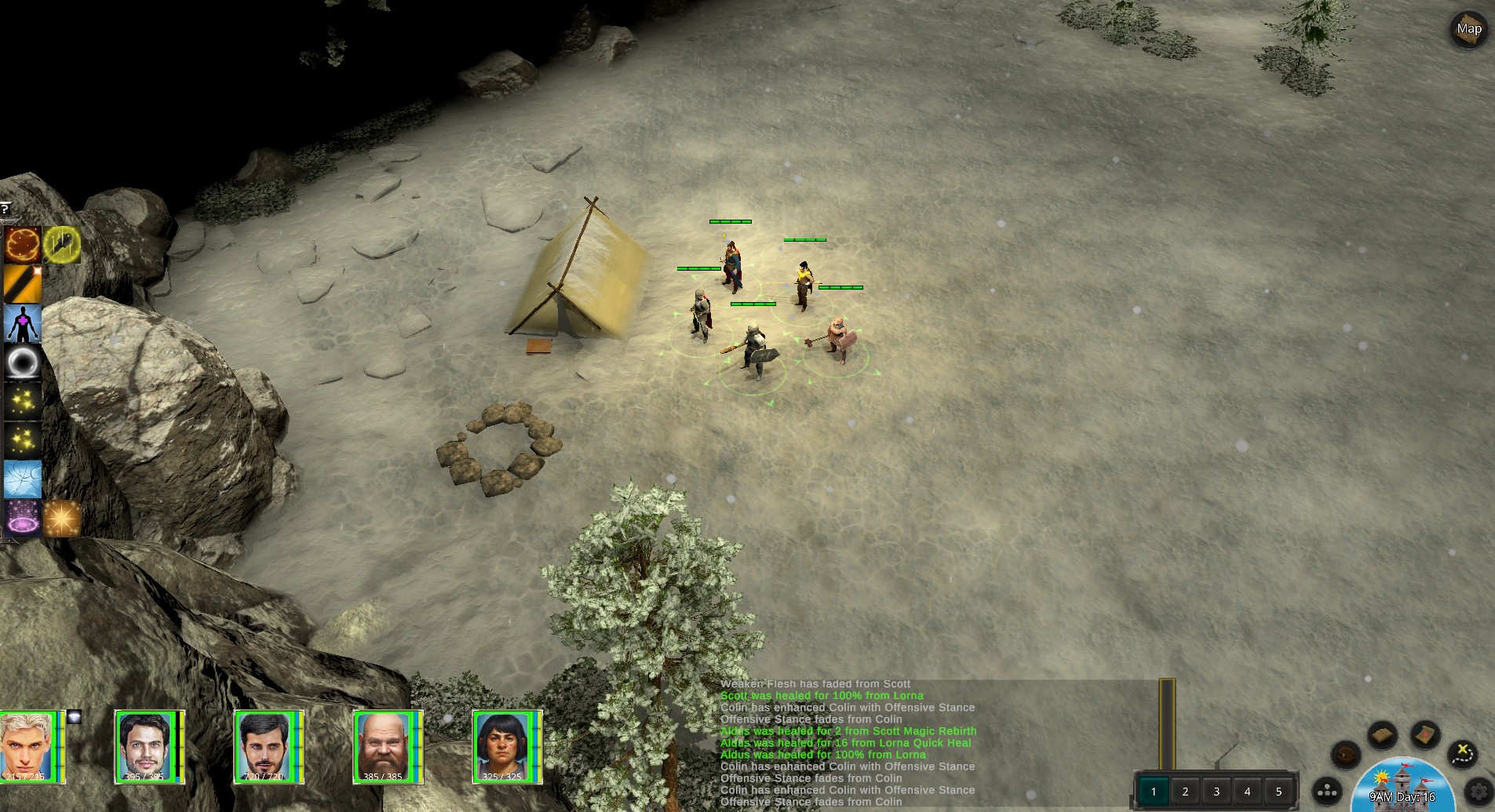
Task: Cast the white glowing ring ability
Action: [x=22, y=362]
